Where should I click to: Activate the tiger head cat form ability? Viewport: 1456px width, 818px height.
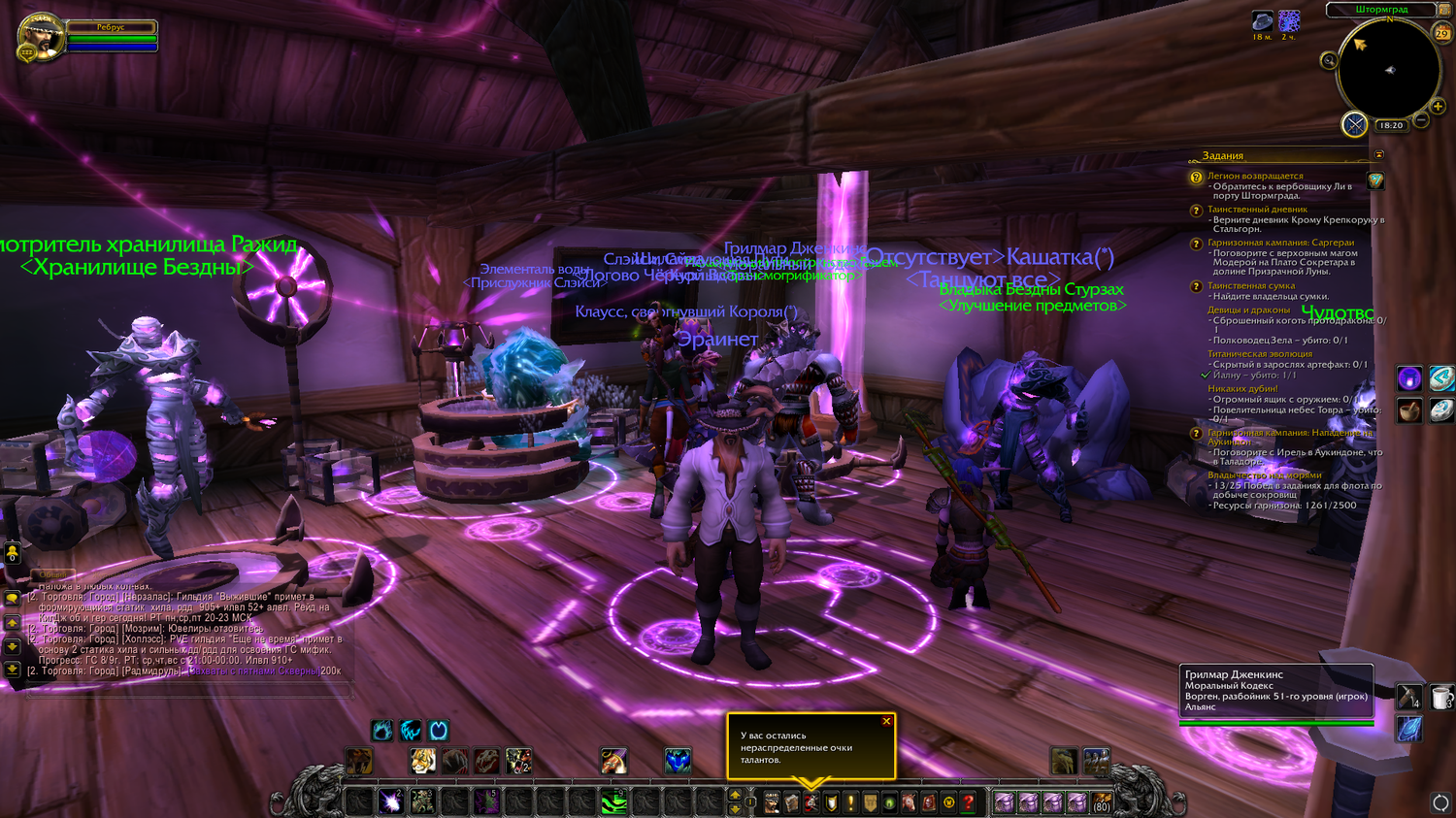pyautogui.click(x=422, y=762)
